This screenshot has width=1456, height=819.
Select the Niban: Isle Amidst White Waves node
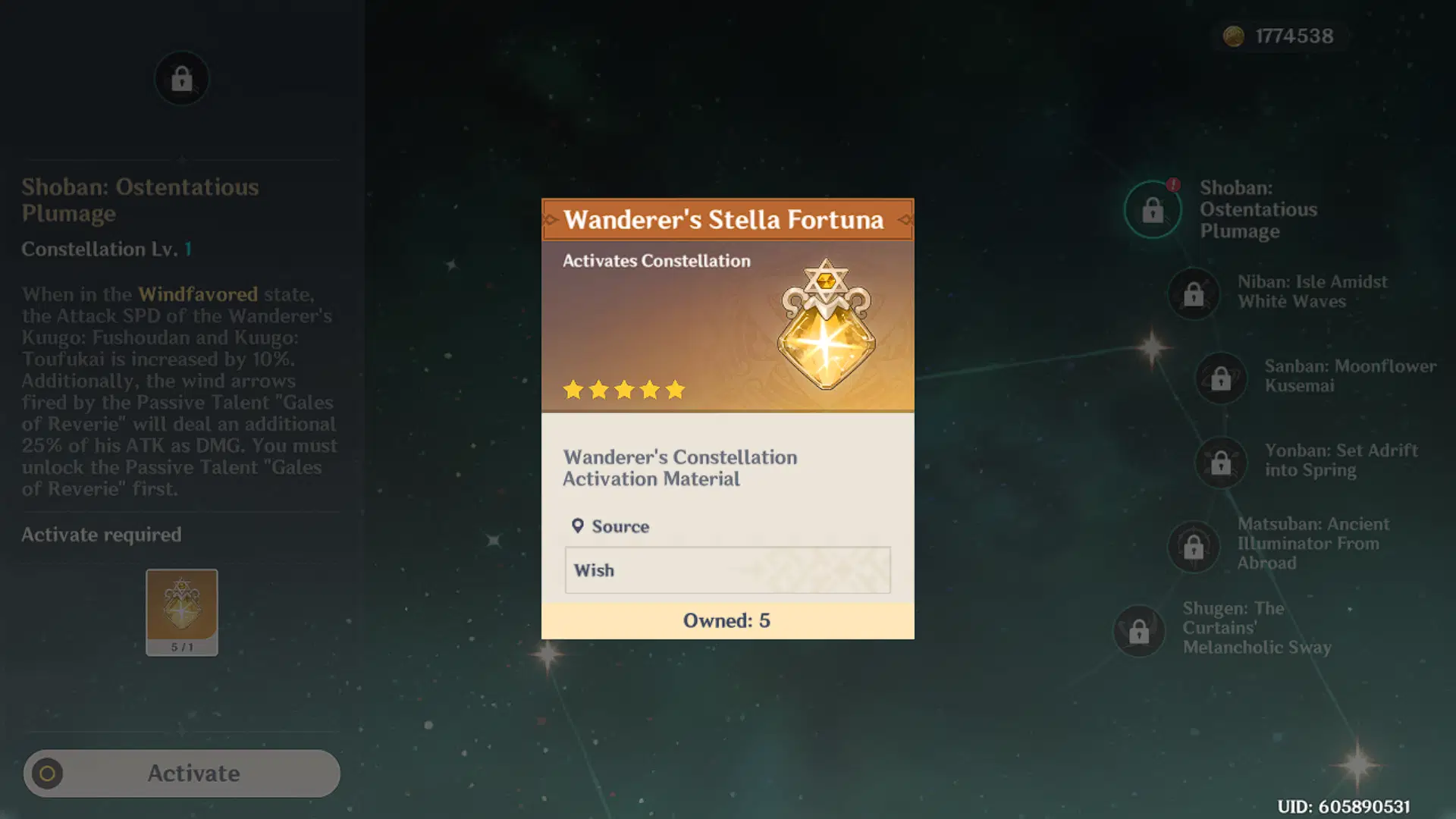click(1194, 294)
